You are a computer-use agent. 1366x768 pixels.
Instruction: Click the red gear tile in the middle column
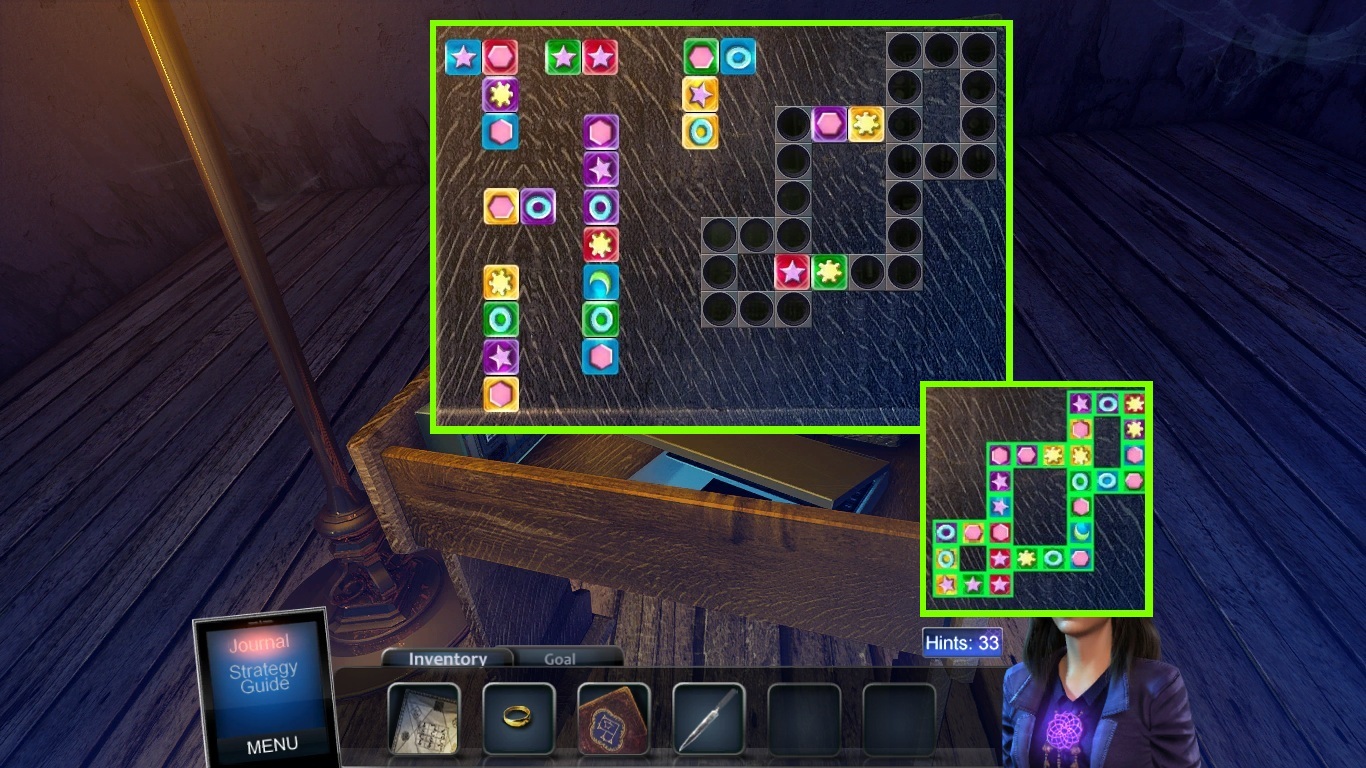(602, 243)
